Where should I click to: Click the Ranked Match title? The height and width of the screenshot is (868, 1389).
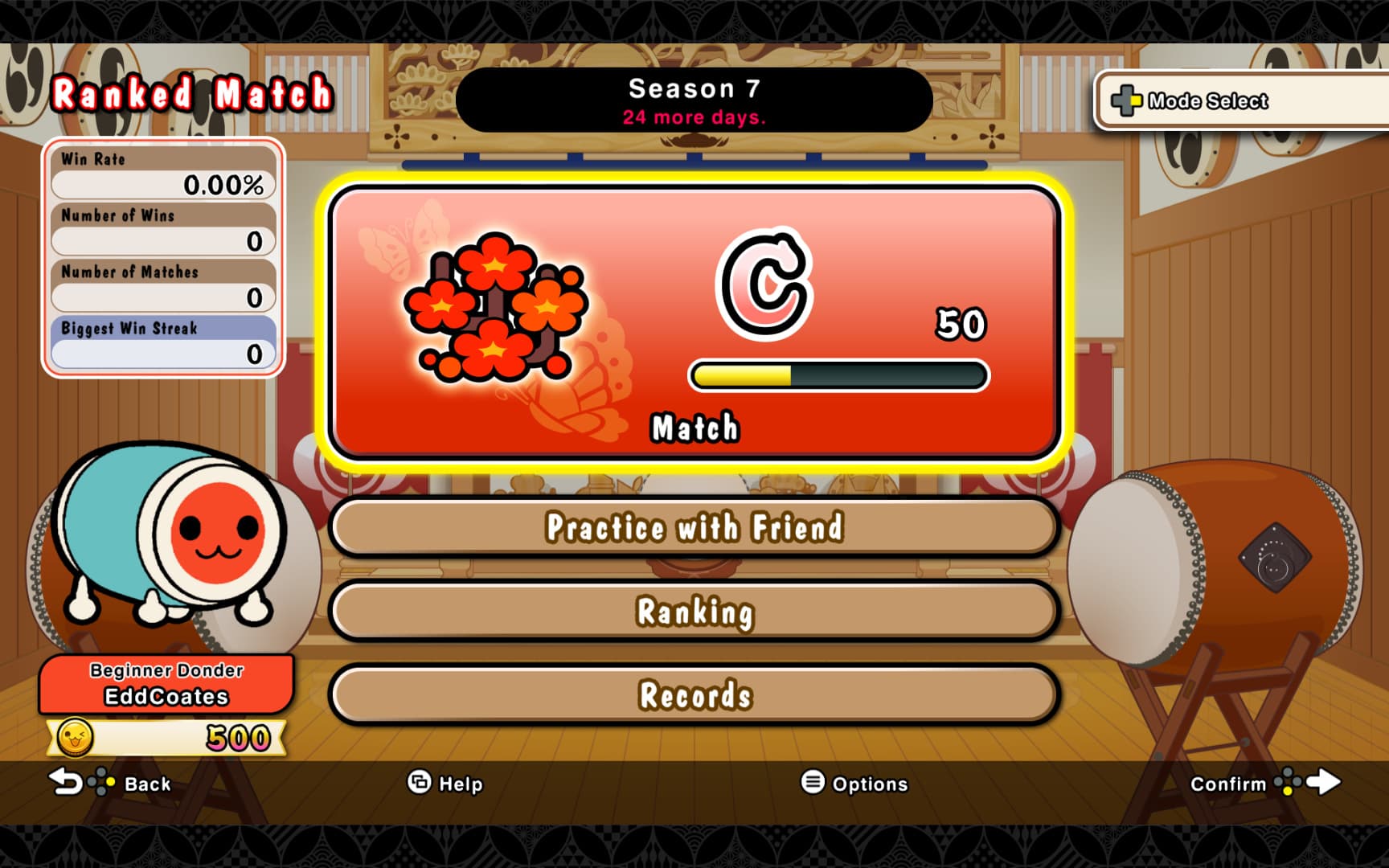tap(193, 94)
